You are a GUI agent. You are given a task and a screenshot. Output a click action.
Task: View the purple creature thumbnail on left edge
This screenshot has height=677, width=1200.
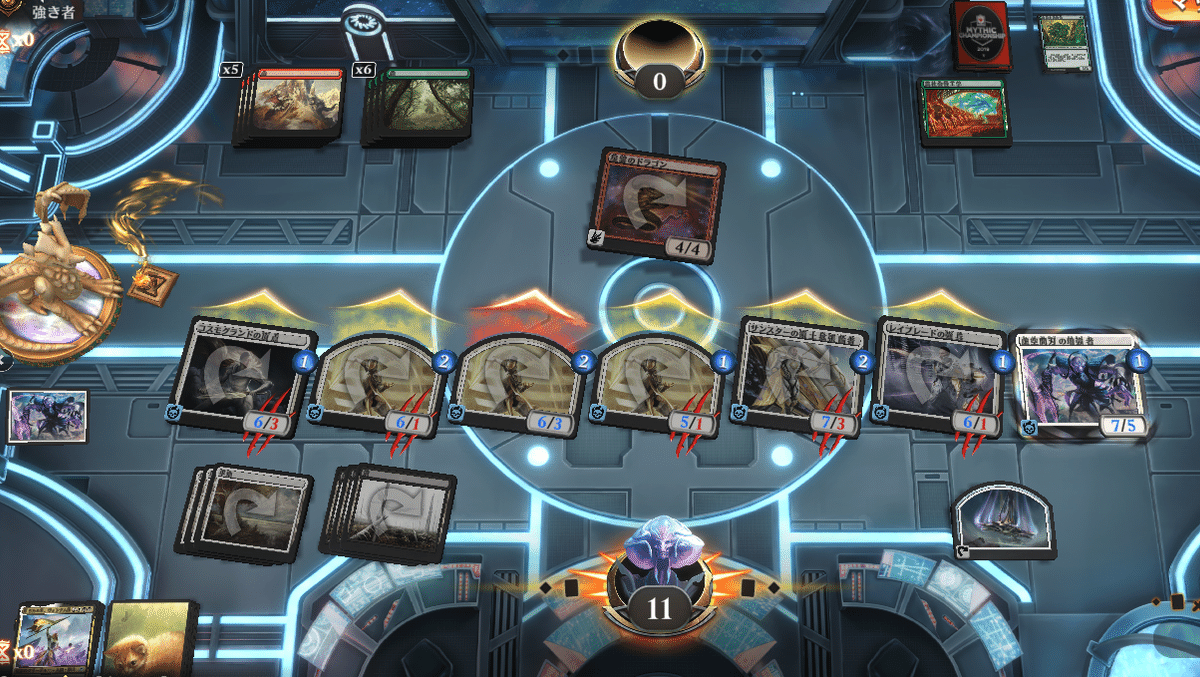tap(47, 416)
